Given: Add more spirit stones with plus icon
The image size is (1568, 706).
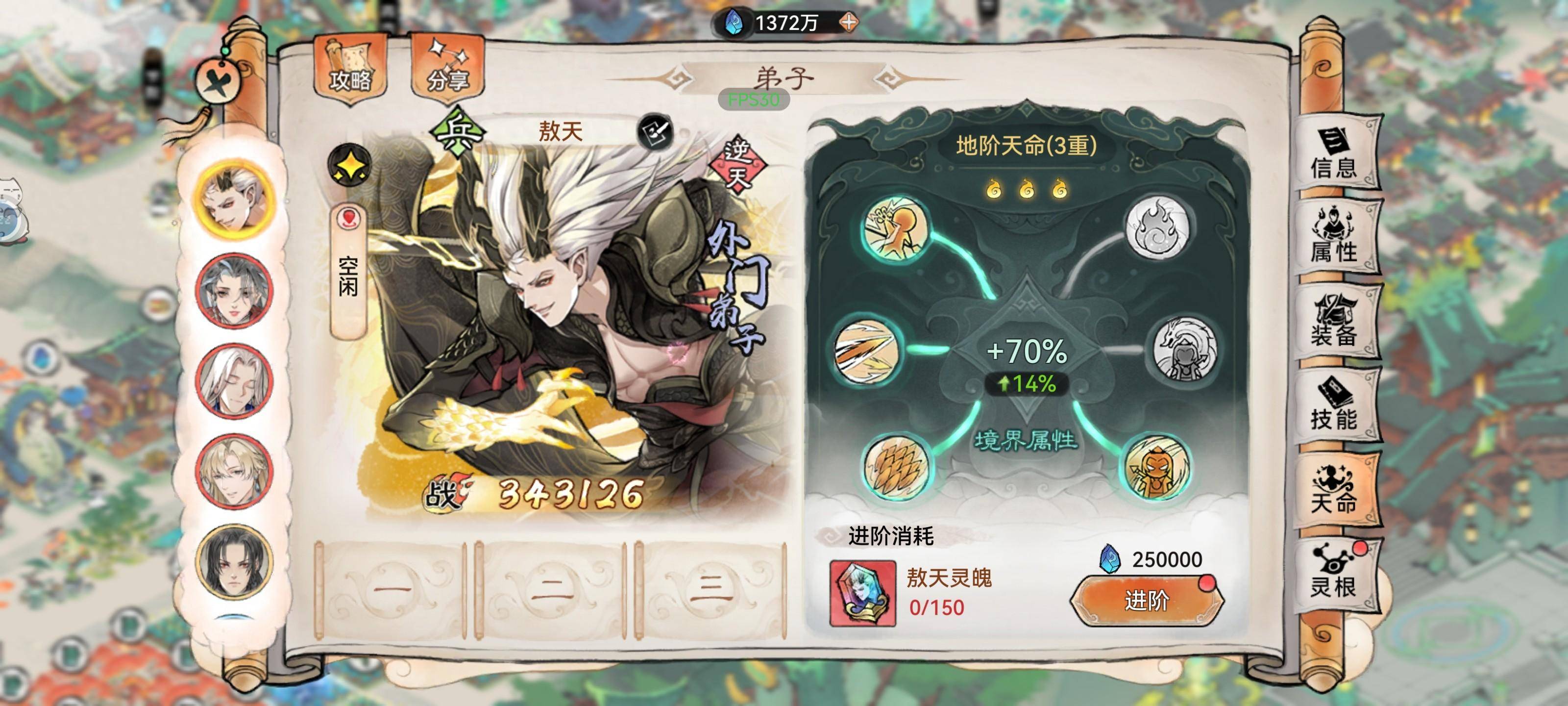Looking at the screenshot, I should (849, 23).
